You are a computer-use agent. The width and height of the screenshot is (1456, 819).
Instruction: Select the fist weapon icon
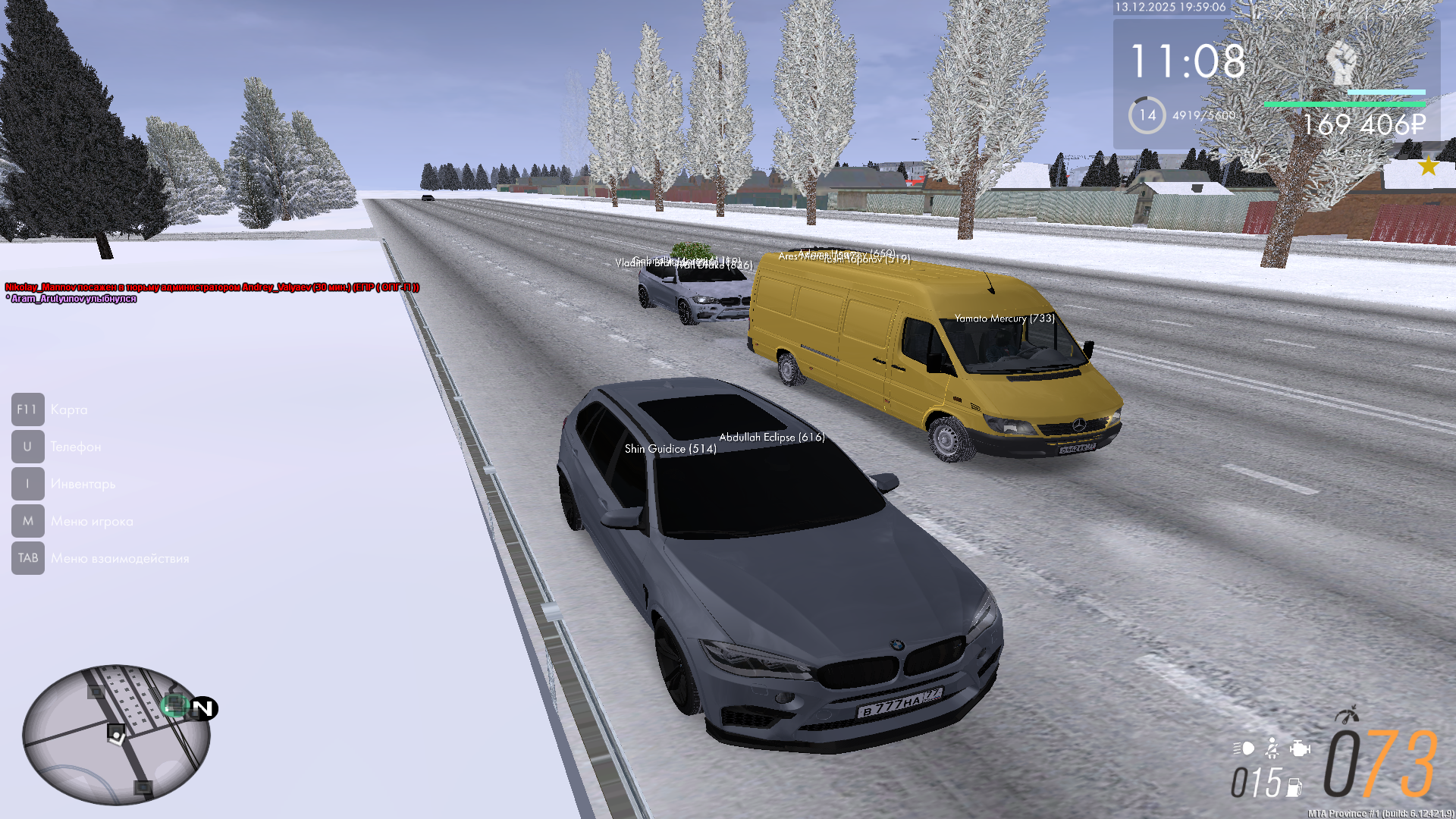click(x=1341, y=63)
